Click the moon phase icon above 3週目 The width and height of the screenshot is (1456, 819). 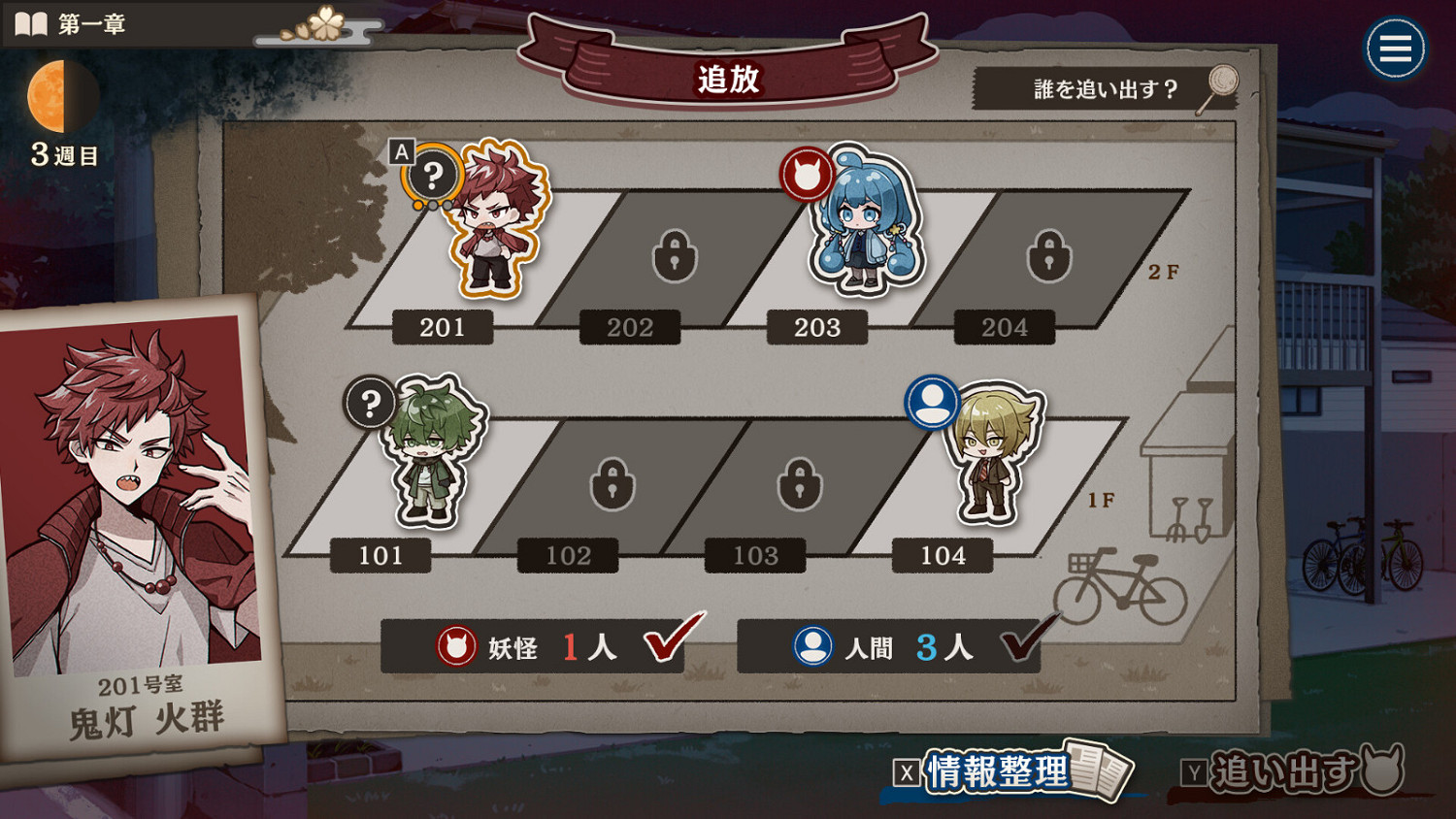(62, 93)
